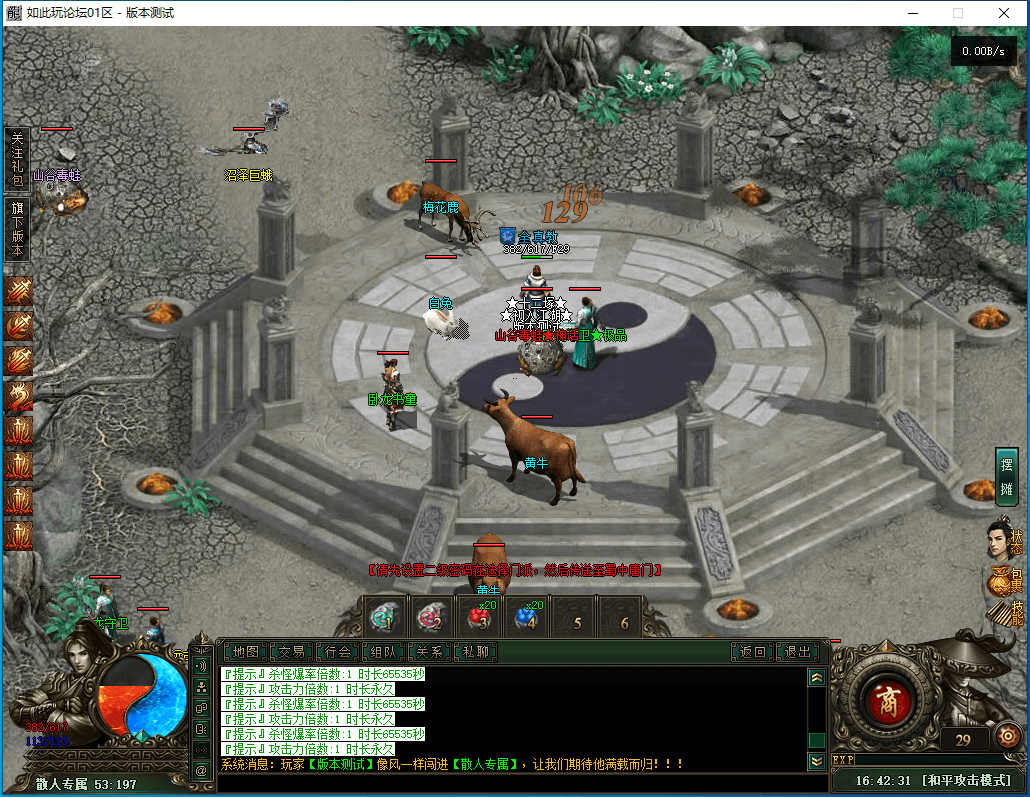Click the 返回 (Return) button

coord(752,652)
